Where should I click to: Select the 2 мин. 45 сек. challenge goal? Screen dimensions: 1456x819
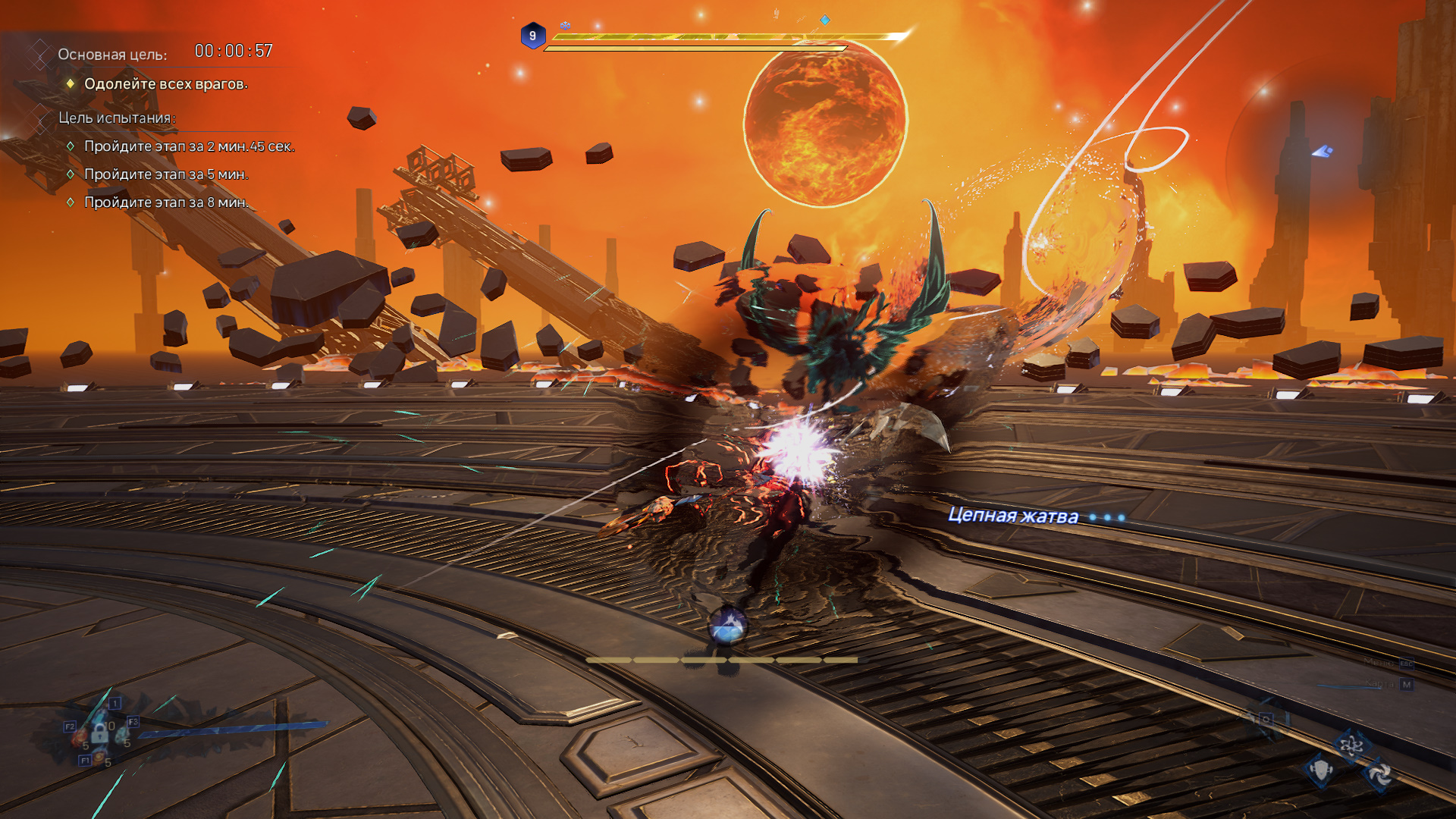tap(189, 146)
